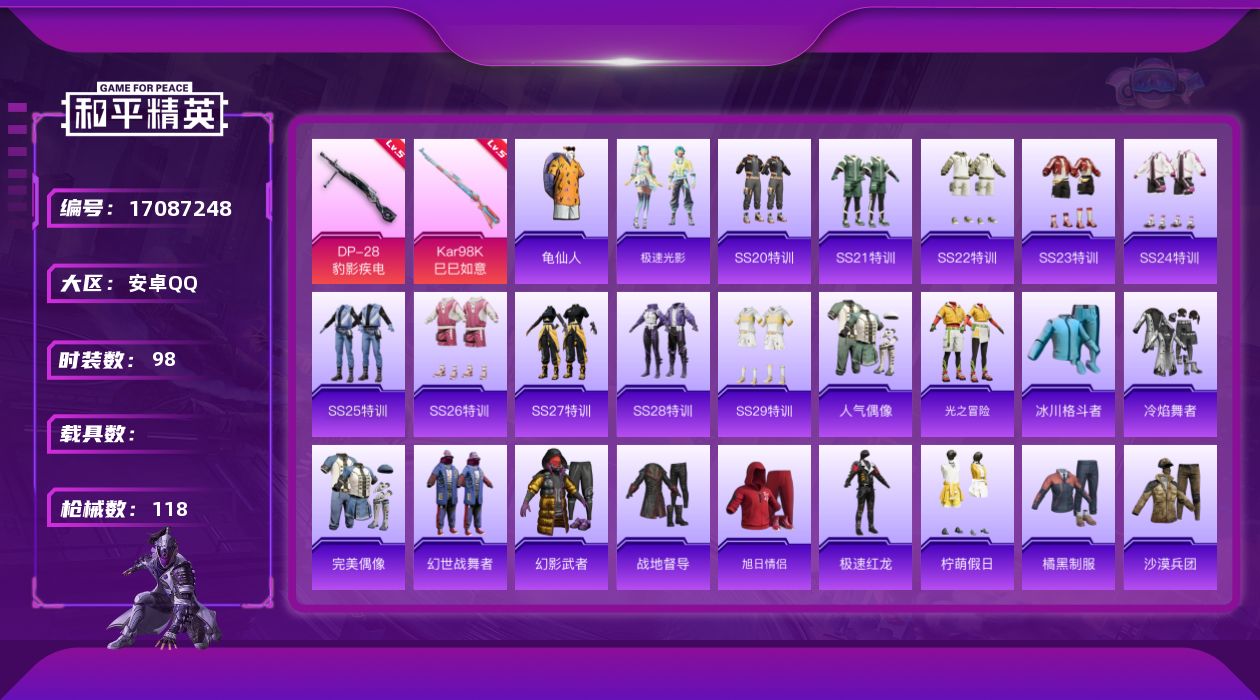Open the 冷焰舞者 outfit card
1260x700 pixels.
tap(1170, 364)
